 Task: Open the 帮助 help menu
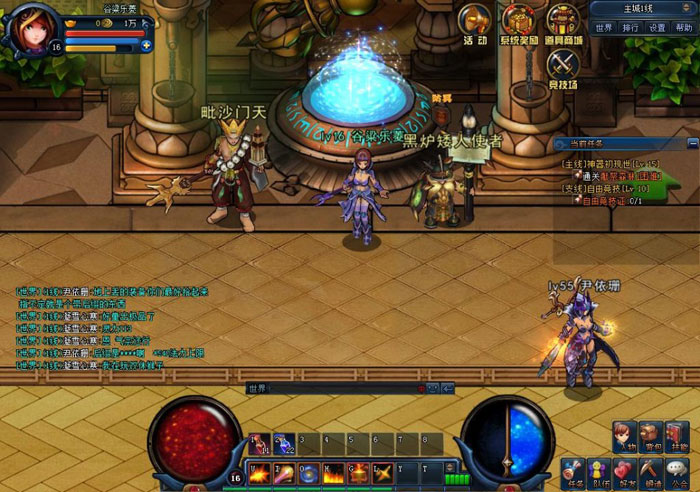tap(683, 28)
